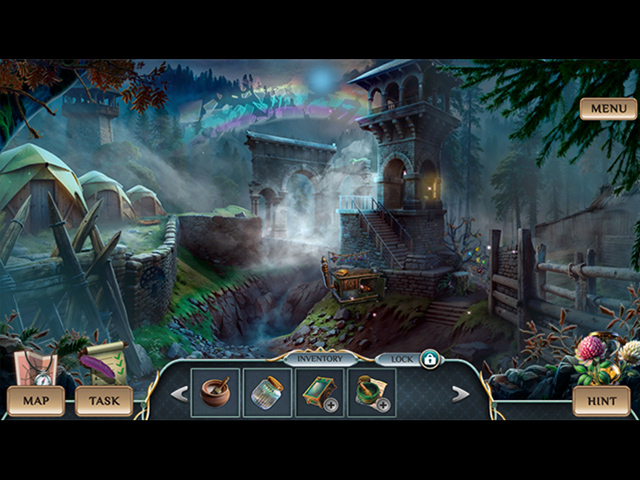640x480 pixels.
Task: Choose the green ribbon roll inventory item
Action: (x=371, y=392)
